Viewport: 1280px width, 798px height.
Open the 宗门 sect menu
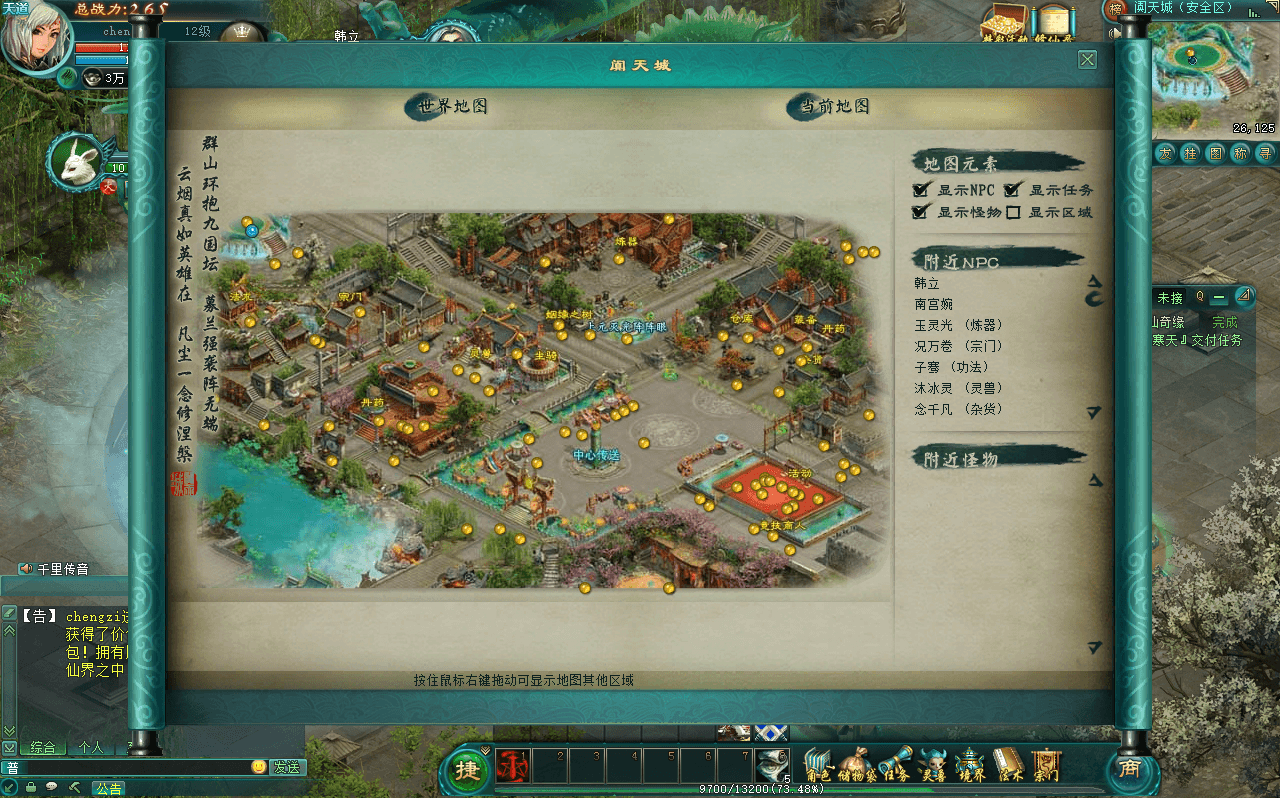click(1045, 766)
